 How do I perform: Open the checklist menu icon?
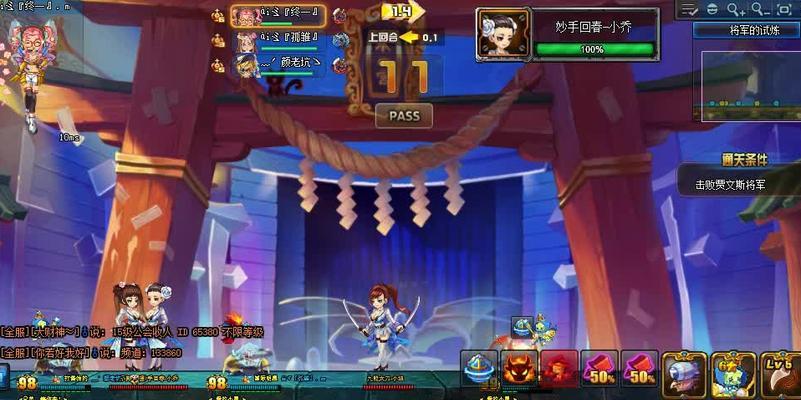coord(690,9)
